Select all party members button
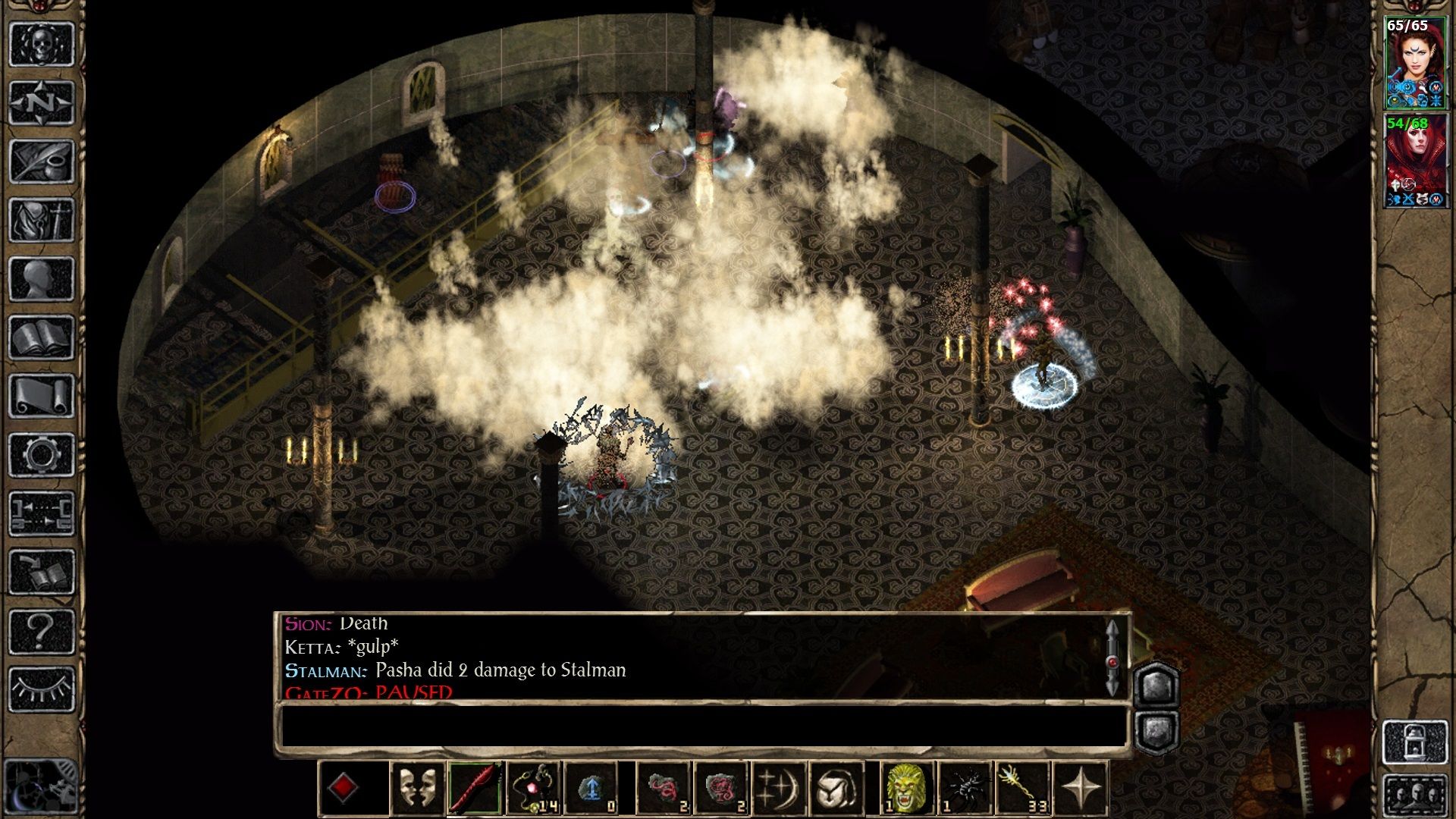This screenshot has height=819, width=1456. click(x=1415, y=796)
